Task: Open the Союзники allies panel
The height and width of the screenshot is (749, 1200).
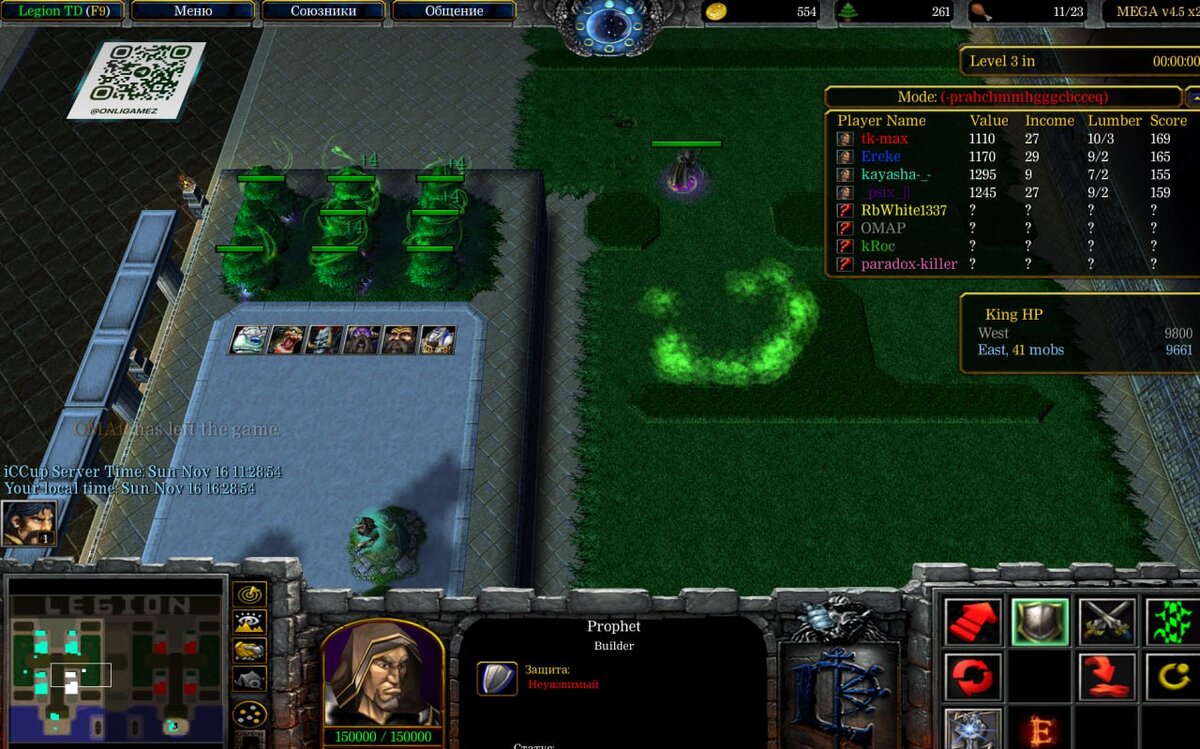Action: click(323, 11)
